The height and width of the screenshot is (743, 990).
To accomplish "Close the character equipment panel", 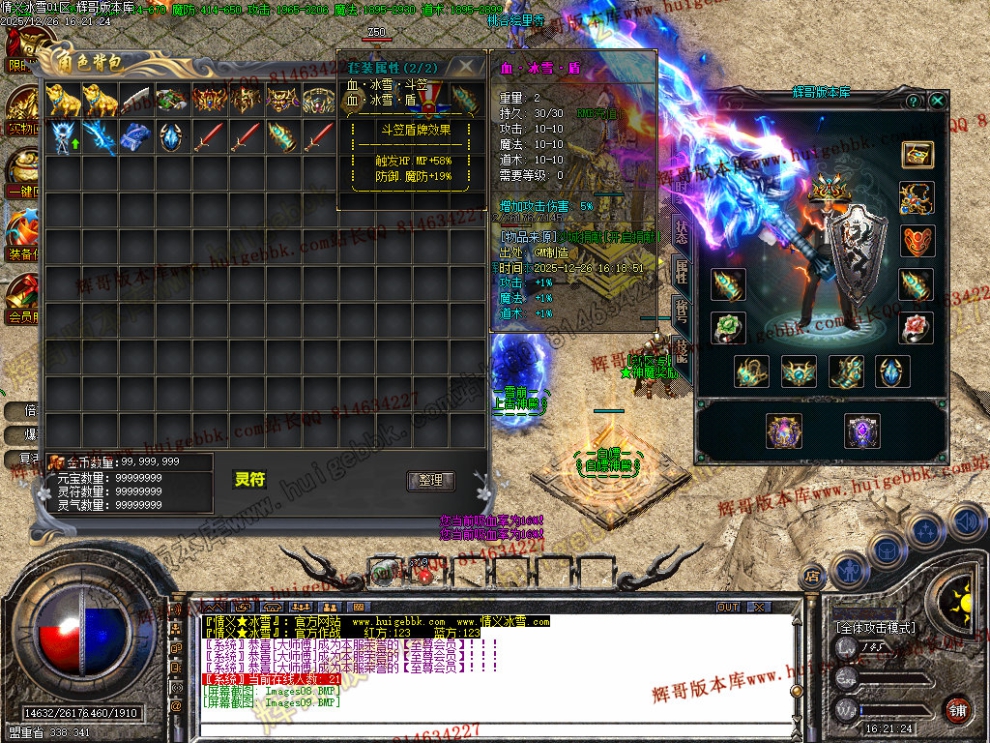I will click(x=937, y=101).
